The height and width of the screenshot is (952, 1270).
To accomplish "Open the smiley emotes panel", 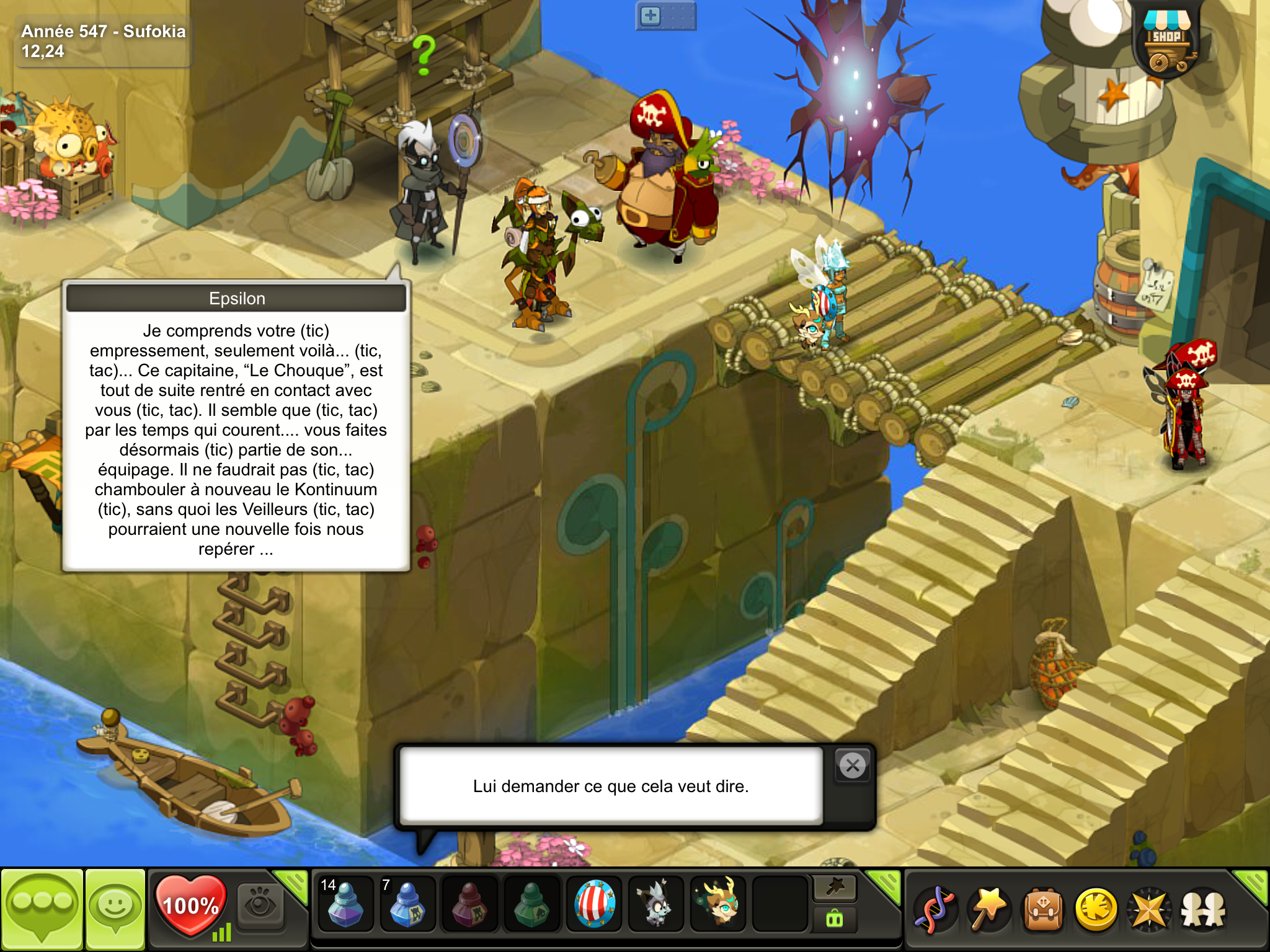I will pyautogui.click(x=115, y=908).
